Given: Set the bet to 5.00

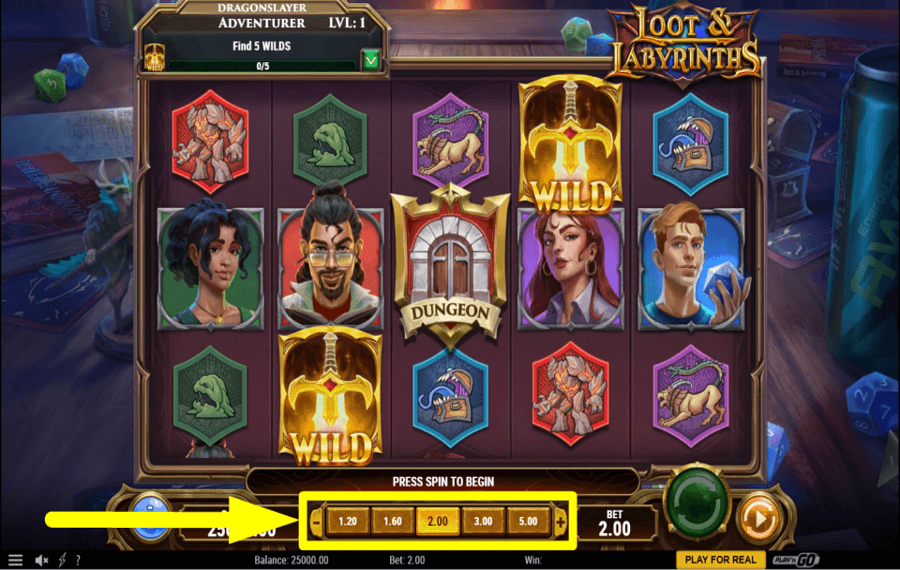Looking at the screenshot, I should coord(528,521).
